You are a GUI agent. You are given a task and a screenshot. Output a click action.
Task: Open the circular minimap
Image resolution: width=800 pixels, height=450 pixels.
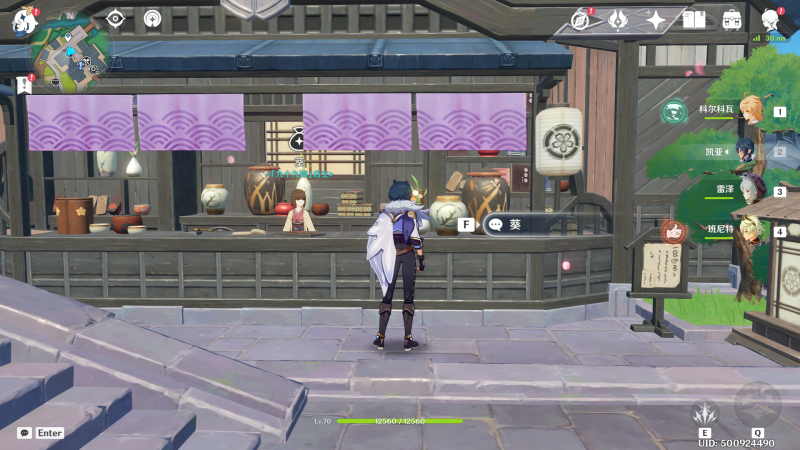coord(70,50)
